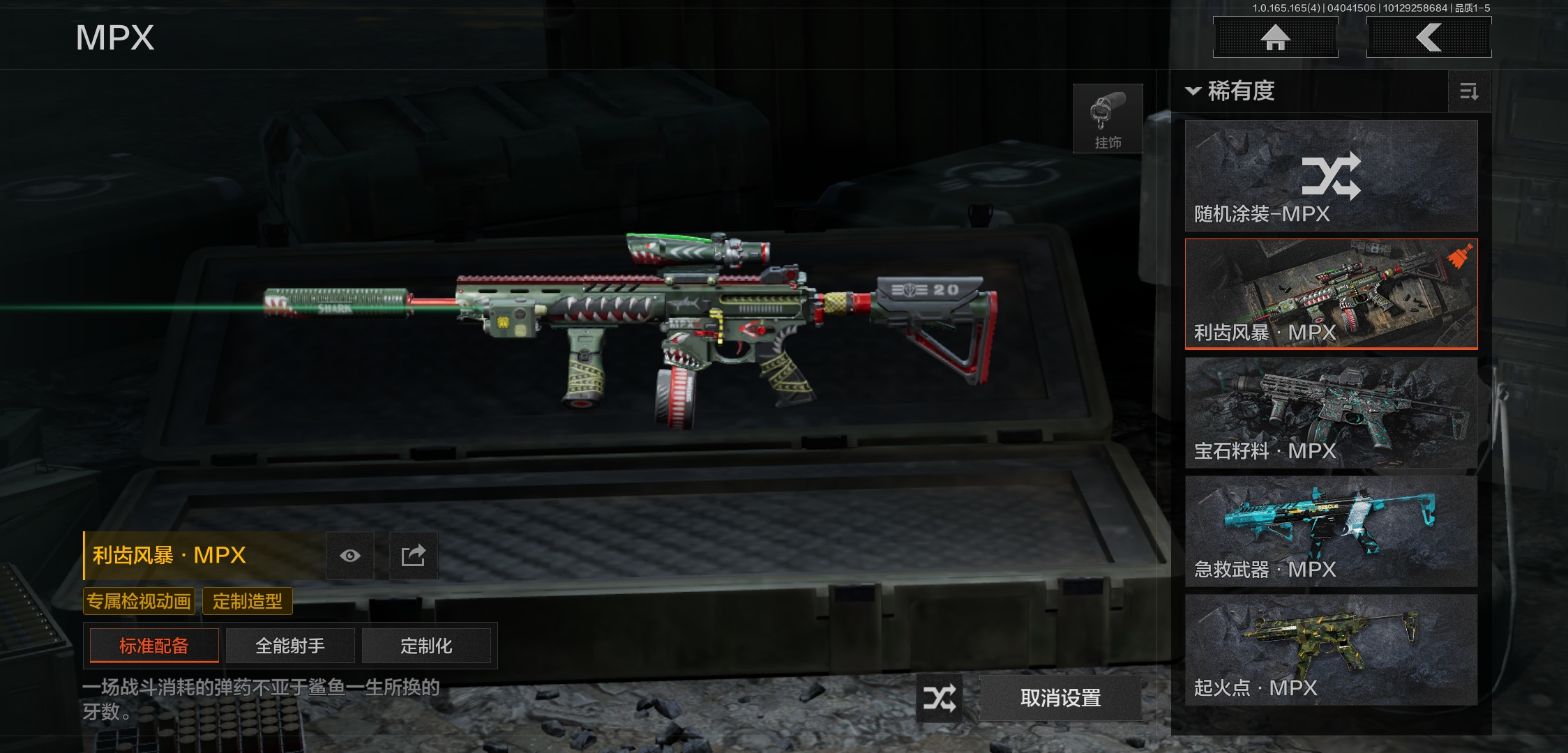1568x753 pixels.
Task: Select the 随机涂装-MPX random skin
Action: click(1331, 176)
